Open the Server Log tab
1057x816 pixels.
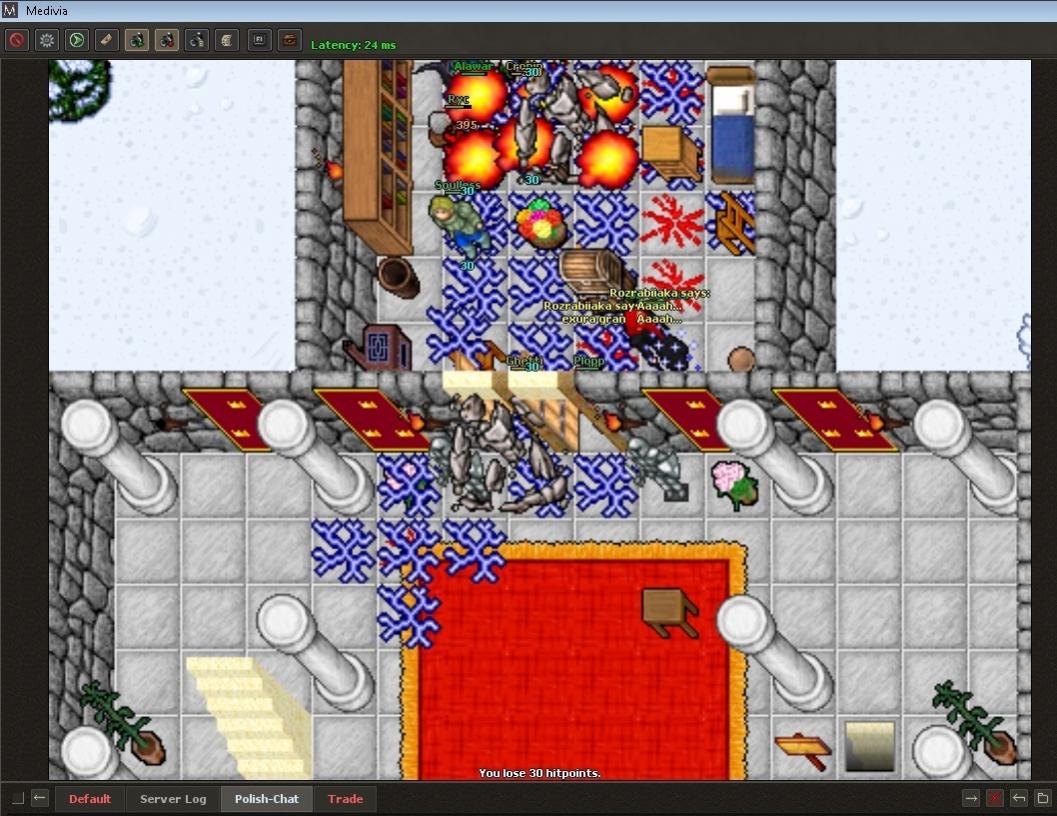coord(173,799)
